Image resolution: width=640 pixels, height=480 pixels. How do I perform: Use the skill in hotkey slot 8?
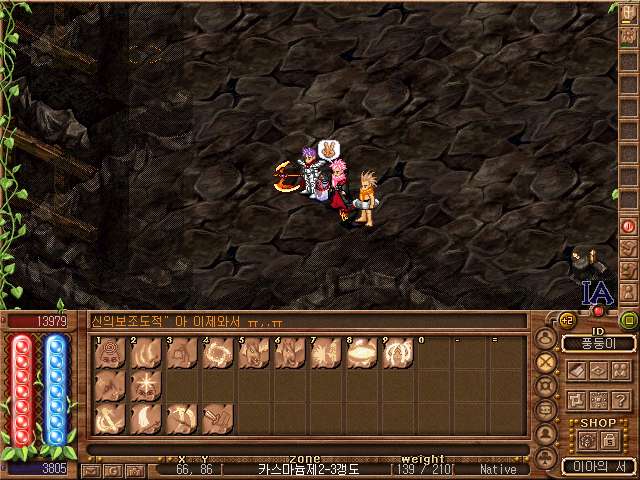(362, 353)
